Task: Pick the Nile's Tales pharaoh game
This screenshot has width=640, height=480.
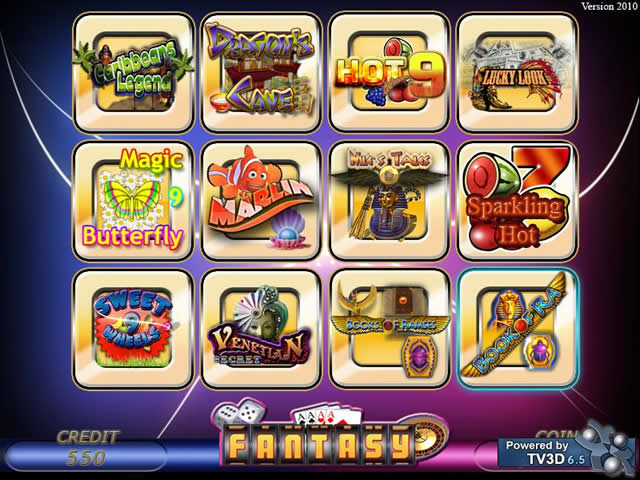Action: (389, 200)
